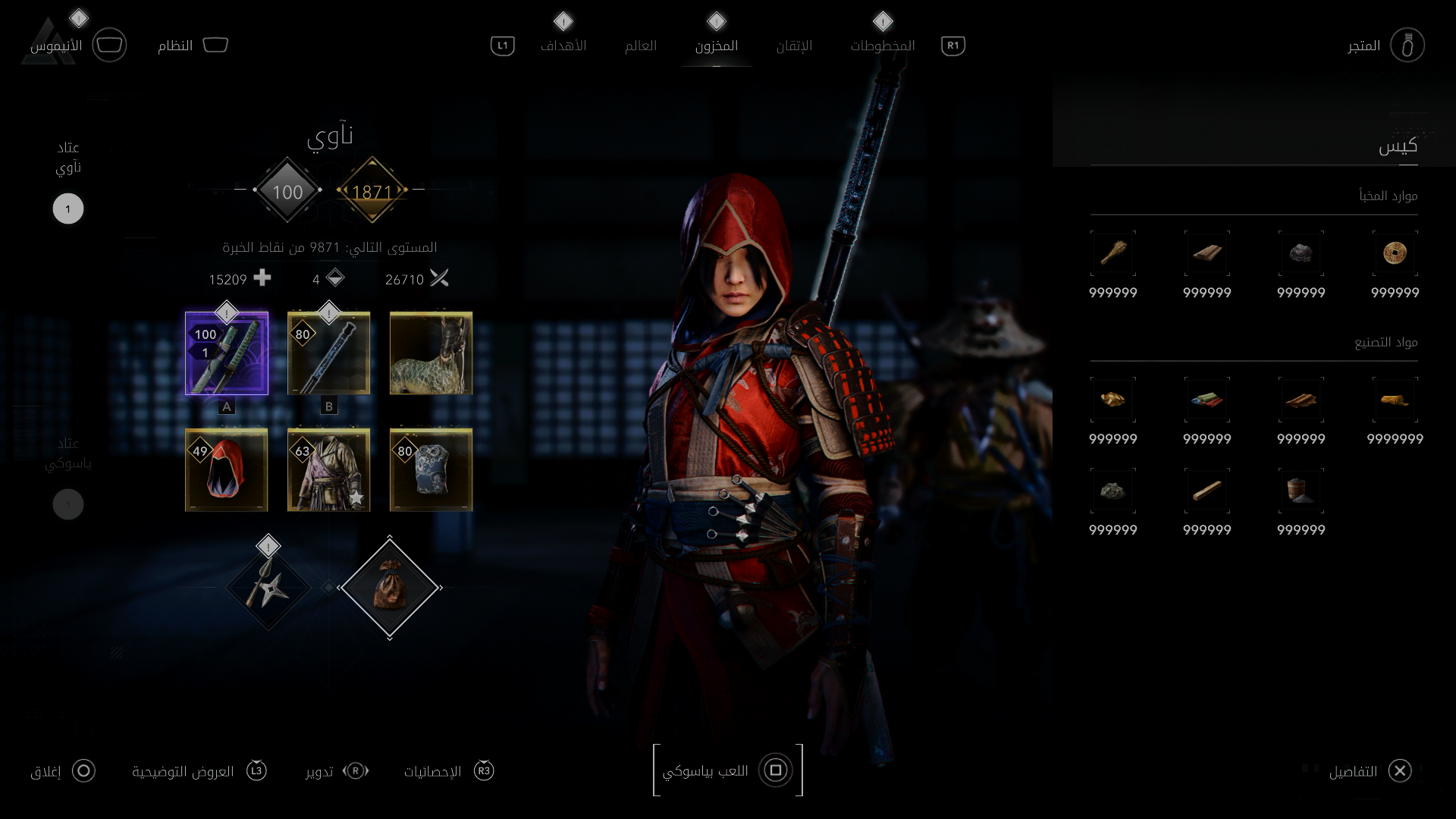
Task: Select the level 80 staff weapon slot
Action: pyautogui.click(x=329, y=353)
